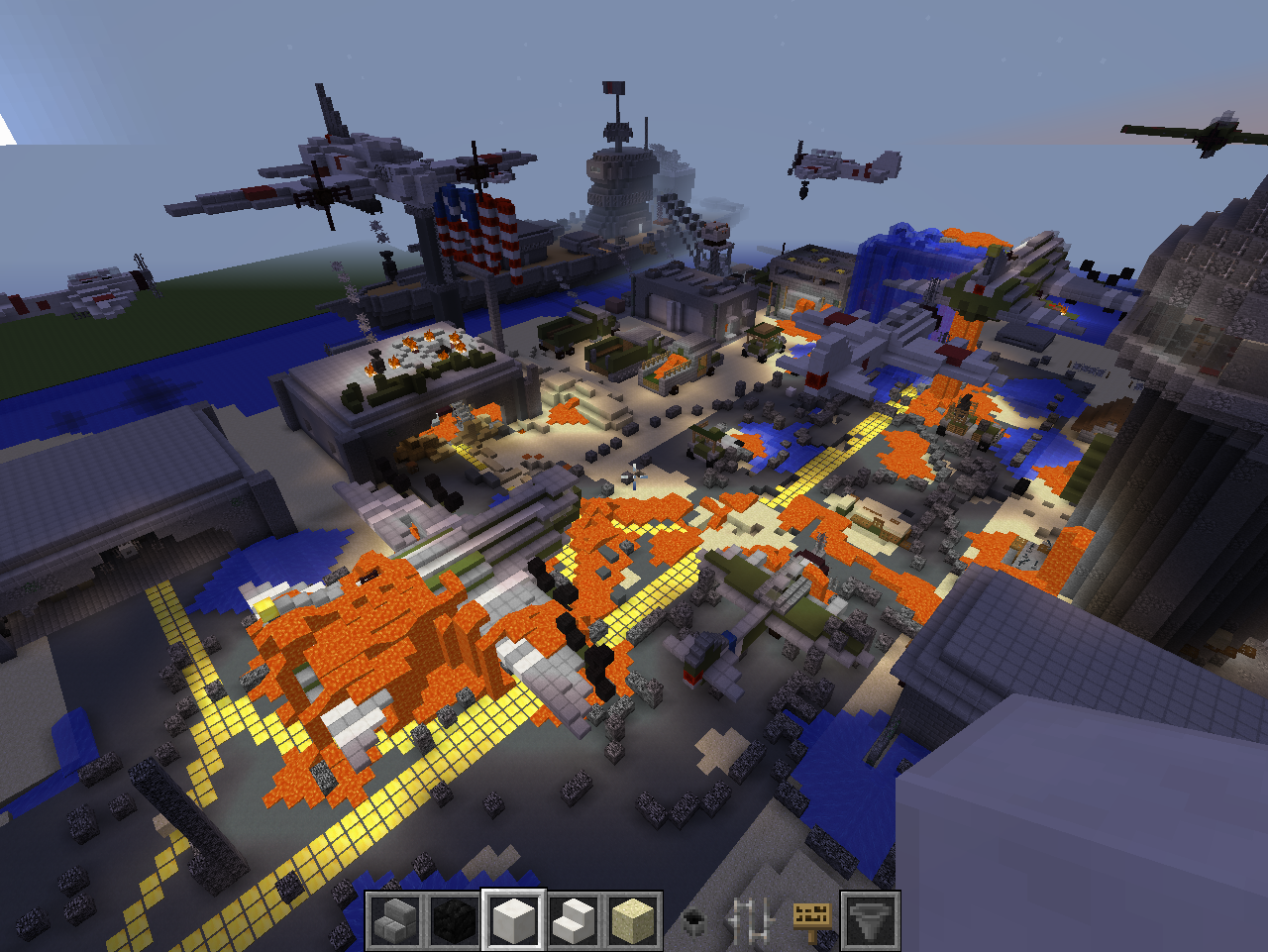Select the flower pot hotbar item
Screen dimensions: 1268x952
[692, 920]
